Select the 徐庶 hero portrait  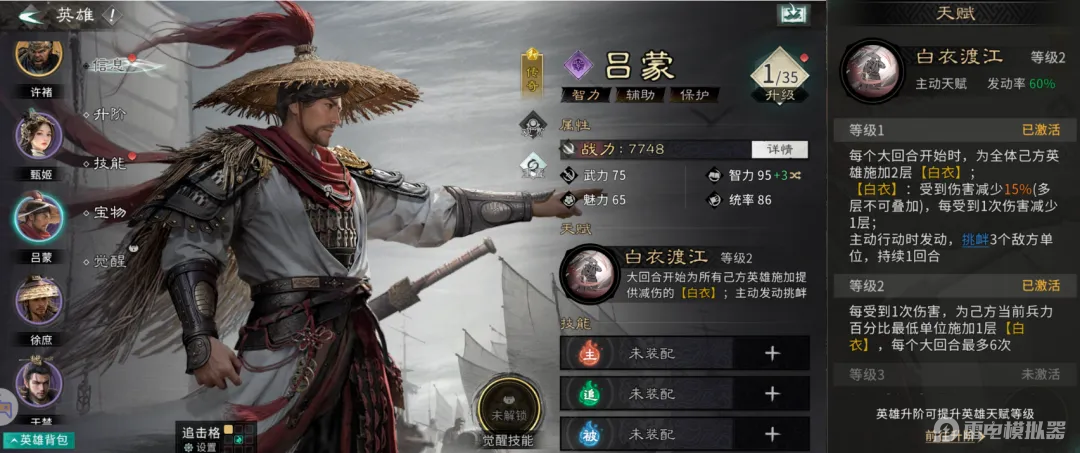tap(39, 298)
